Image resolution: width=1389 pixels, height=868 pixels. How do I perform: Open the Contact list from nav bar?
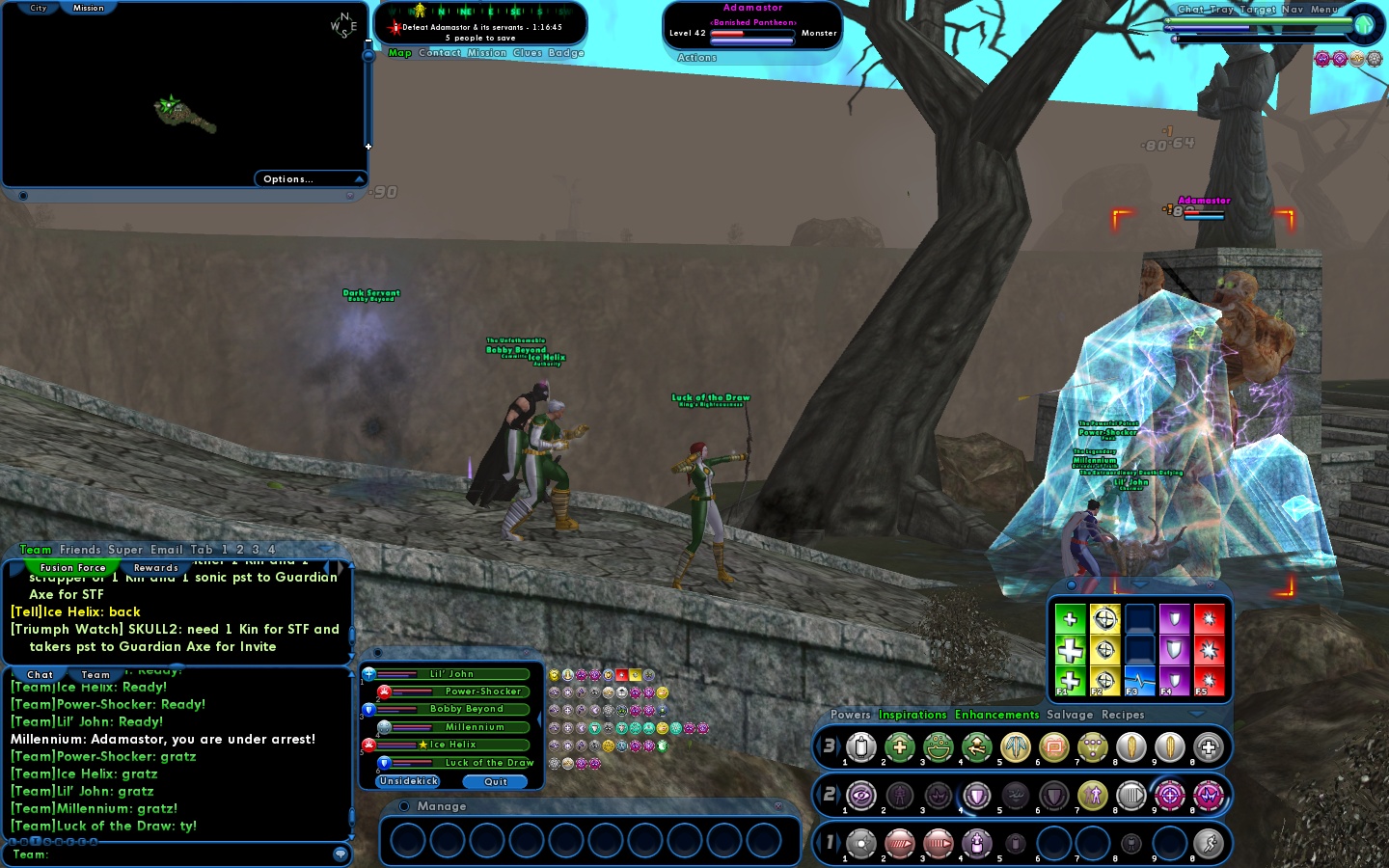(440, 53)
